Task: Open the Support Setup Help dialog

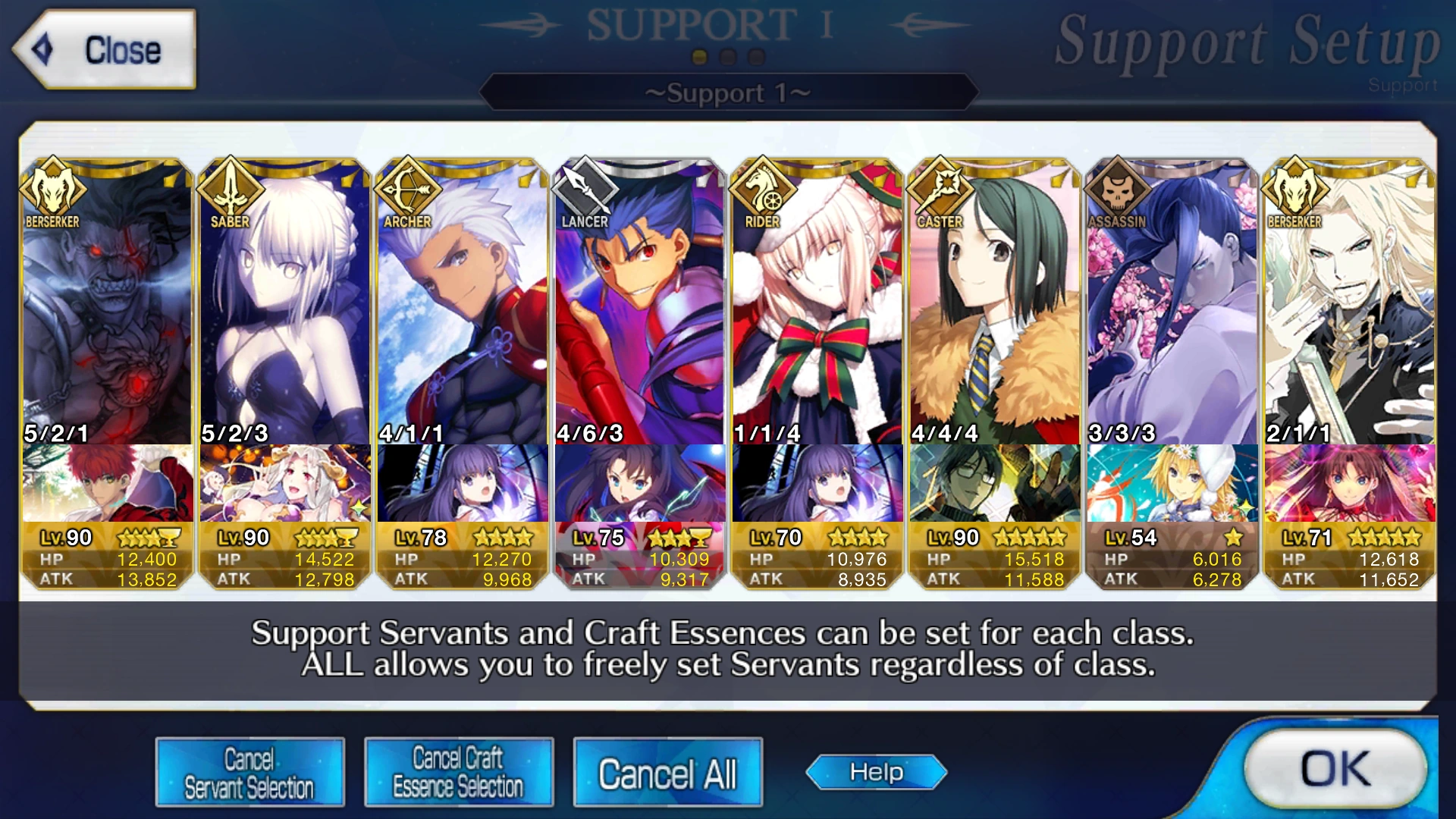Action: (876, 770)
